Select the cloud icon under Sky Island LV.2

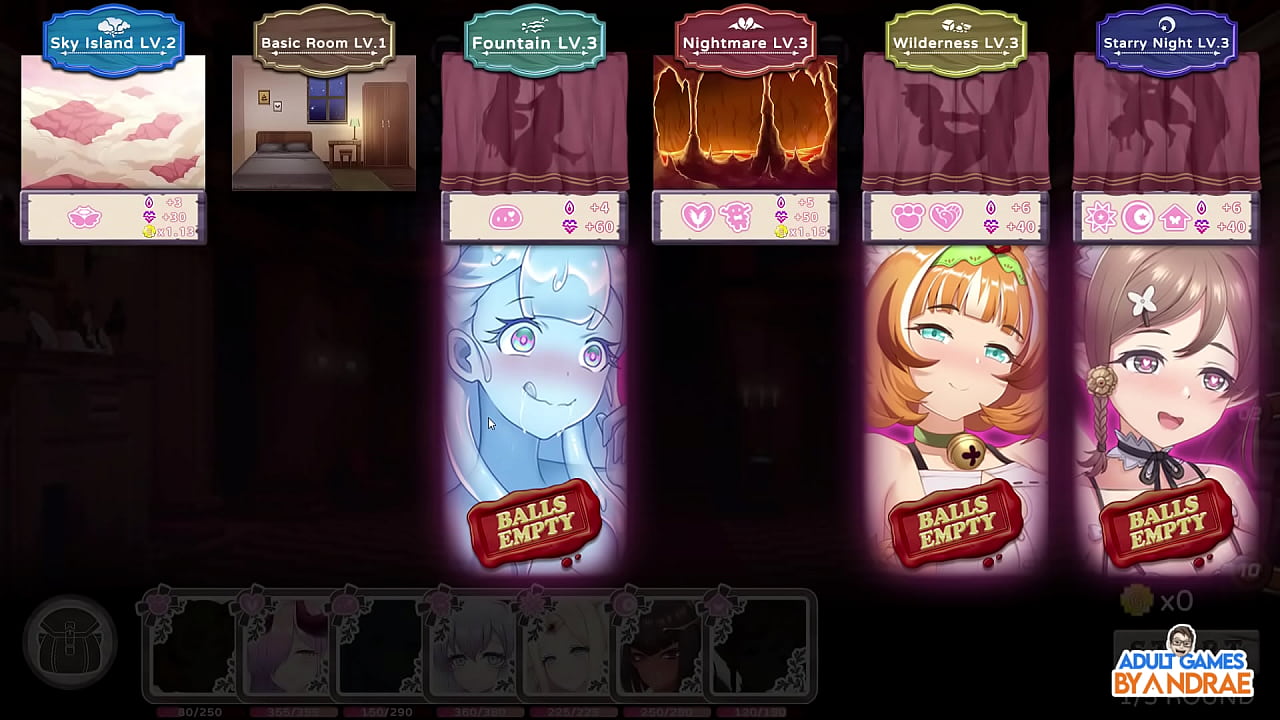click(x=83, y=214)
